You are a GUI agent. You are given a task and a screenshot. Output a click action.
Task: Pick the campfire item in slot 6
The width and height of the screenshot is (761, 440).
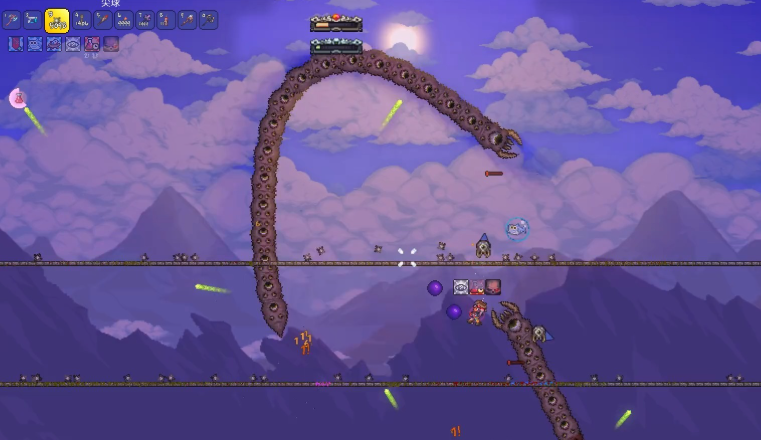[124, 19]
